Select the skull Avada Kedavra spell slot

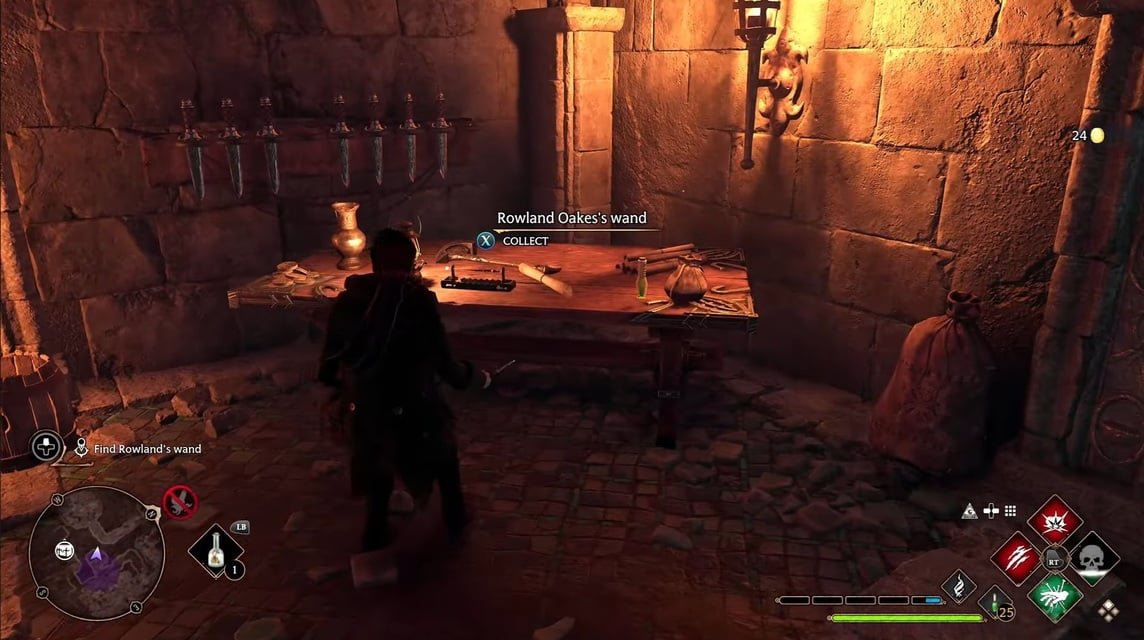pos(1093,558)
